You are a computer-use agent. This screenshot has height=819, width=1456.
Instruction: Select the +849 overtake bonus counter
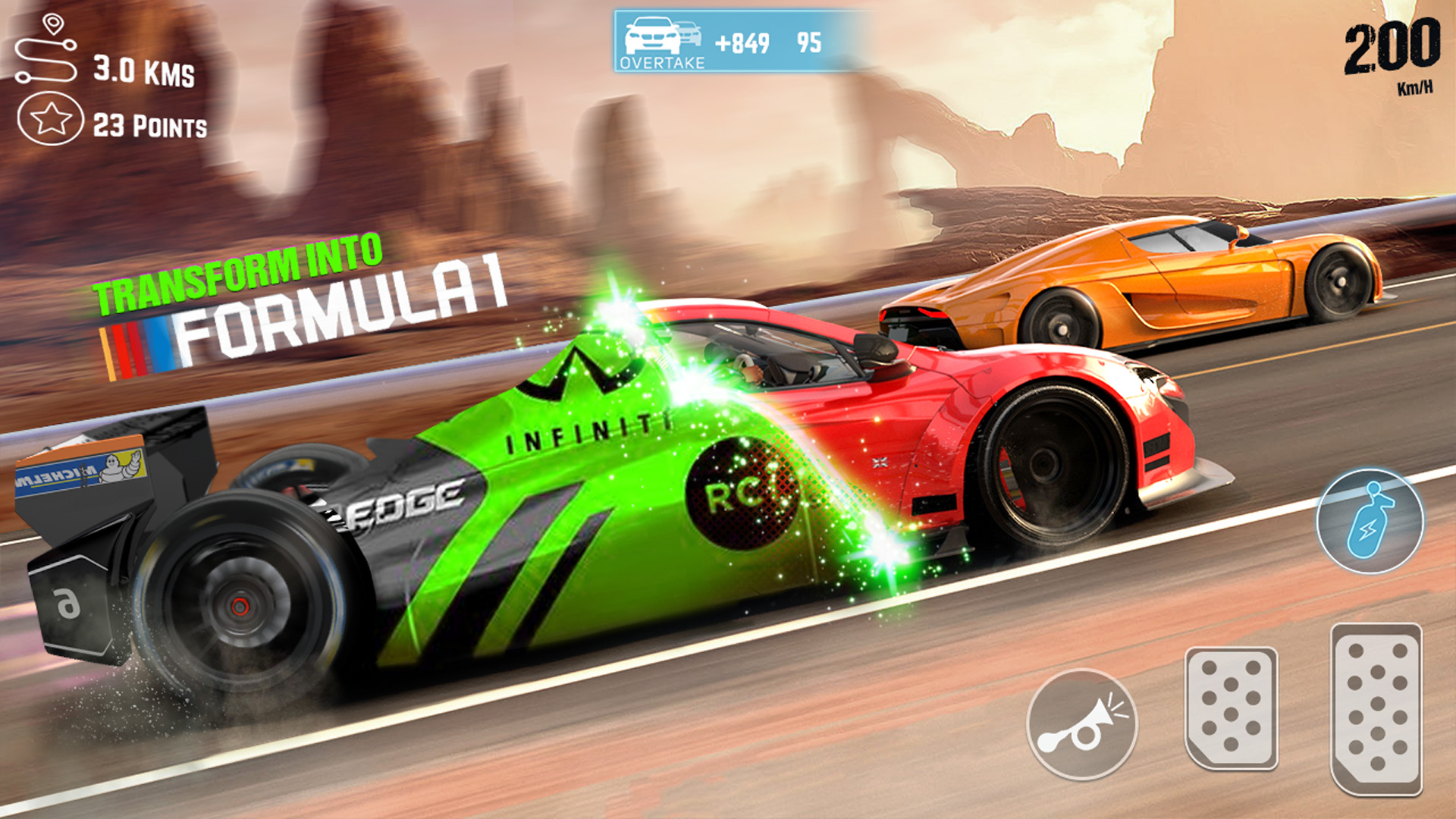coord(742,44)
